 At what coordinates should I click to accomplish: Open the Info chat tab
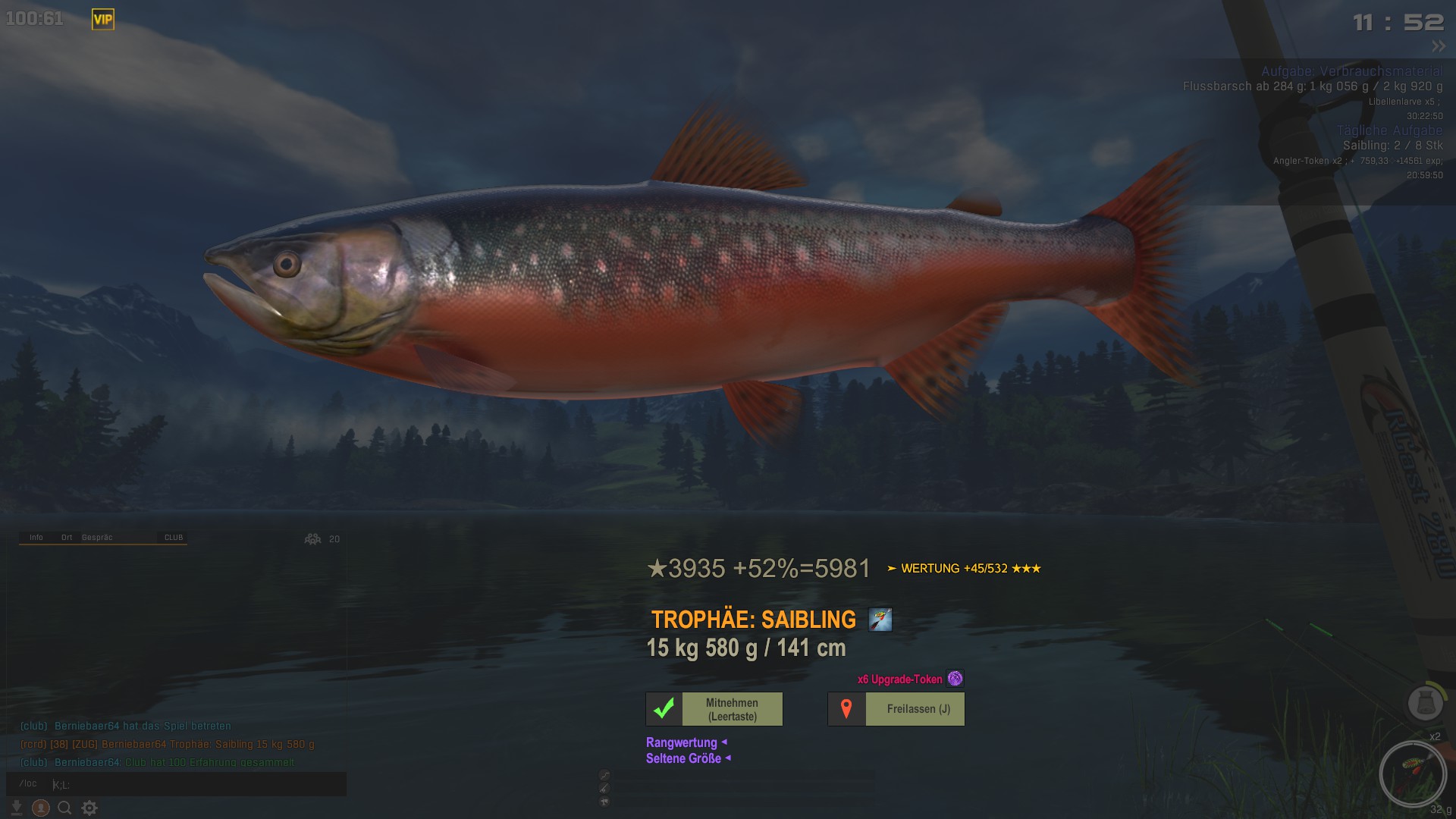[36, 538]
